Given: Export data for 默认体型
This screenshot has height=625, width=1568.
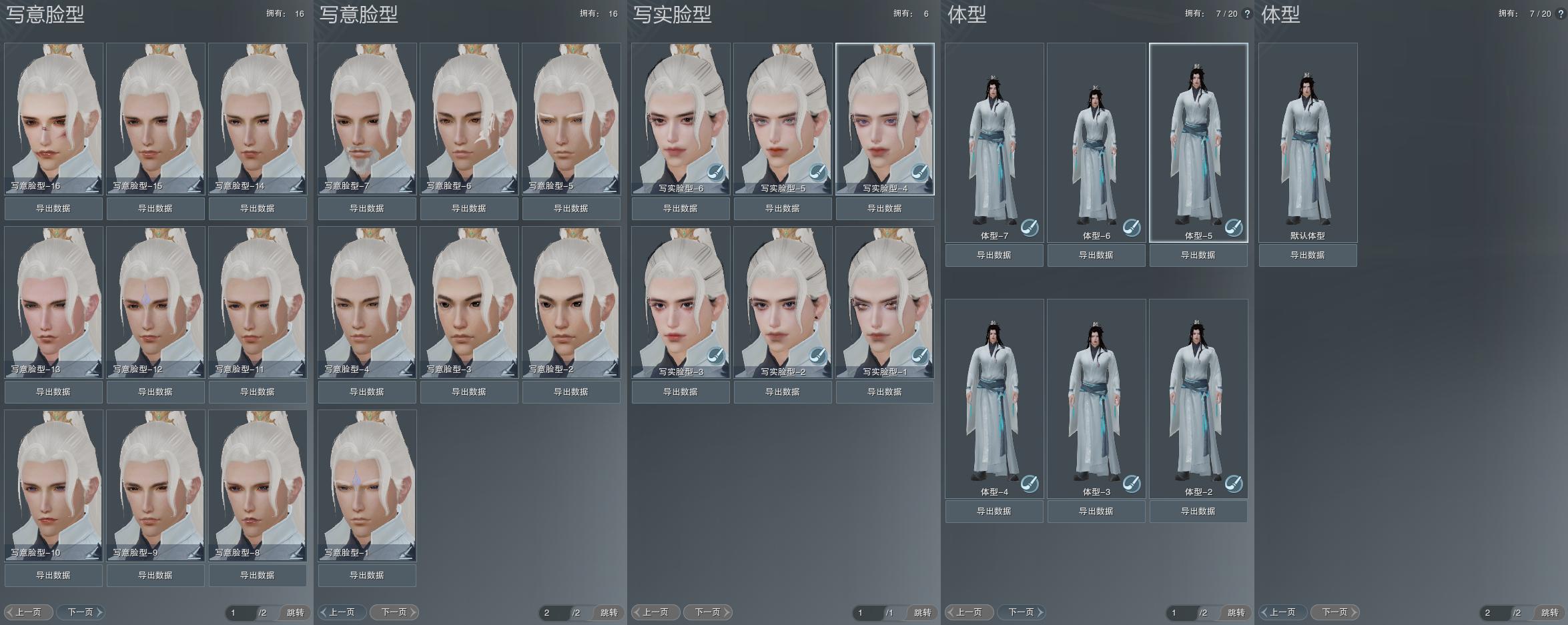Looking at the screenshot, I should (1308, 255).
